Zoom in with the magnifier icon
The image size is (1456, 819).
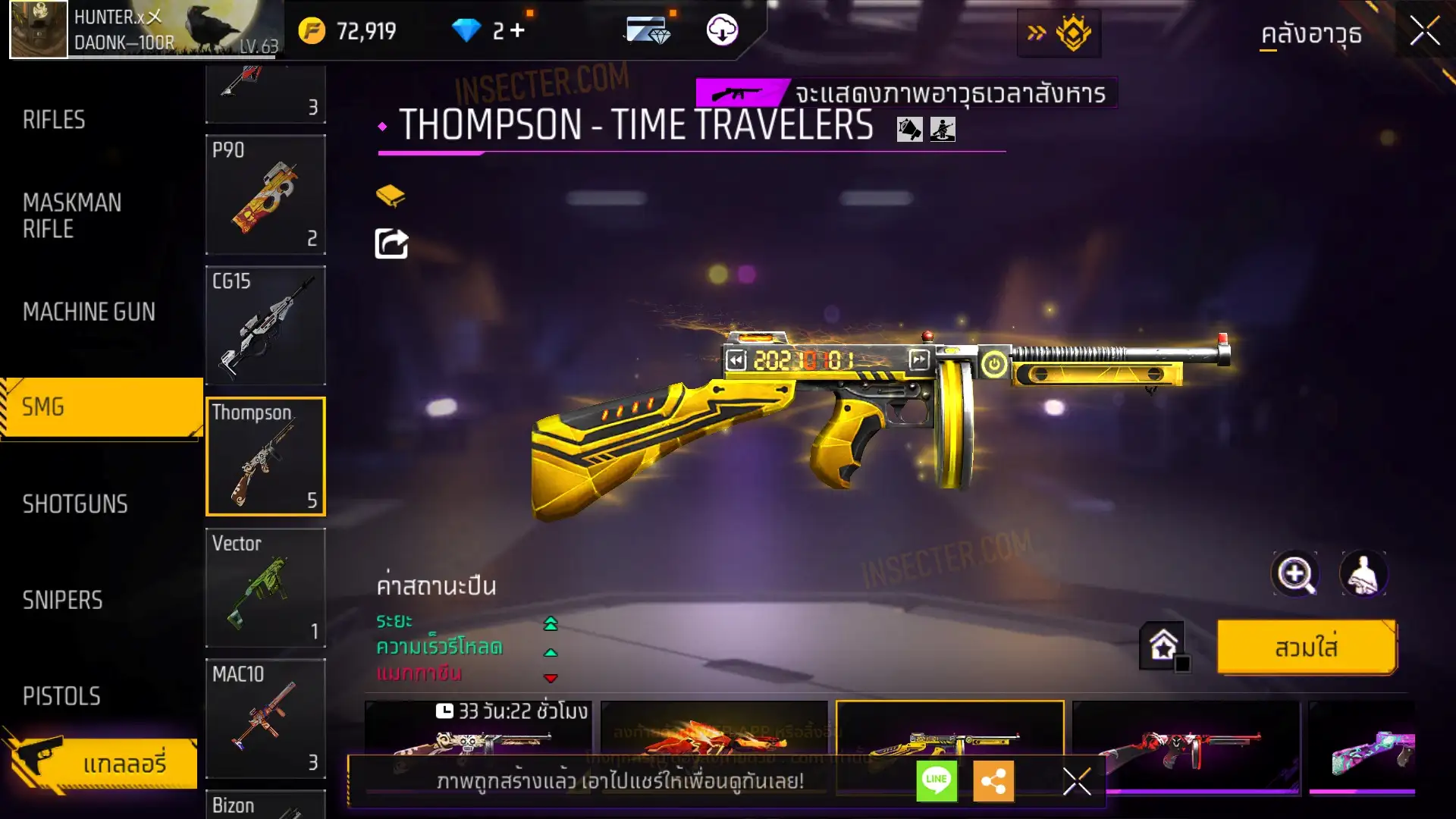point(1294,574)
